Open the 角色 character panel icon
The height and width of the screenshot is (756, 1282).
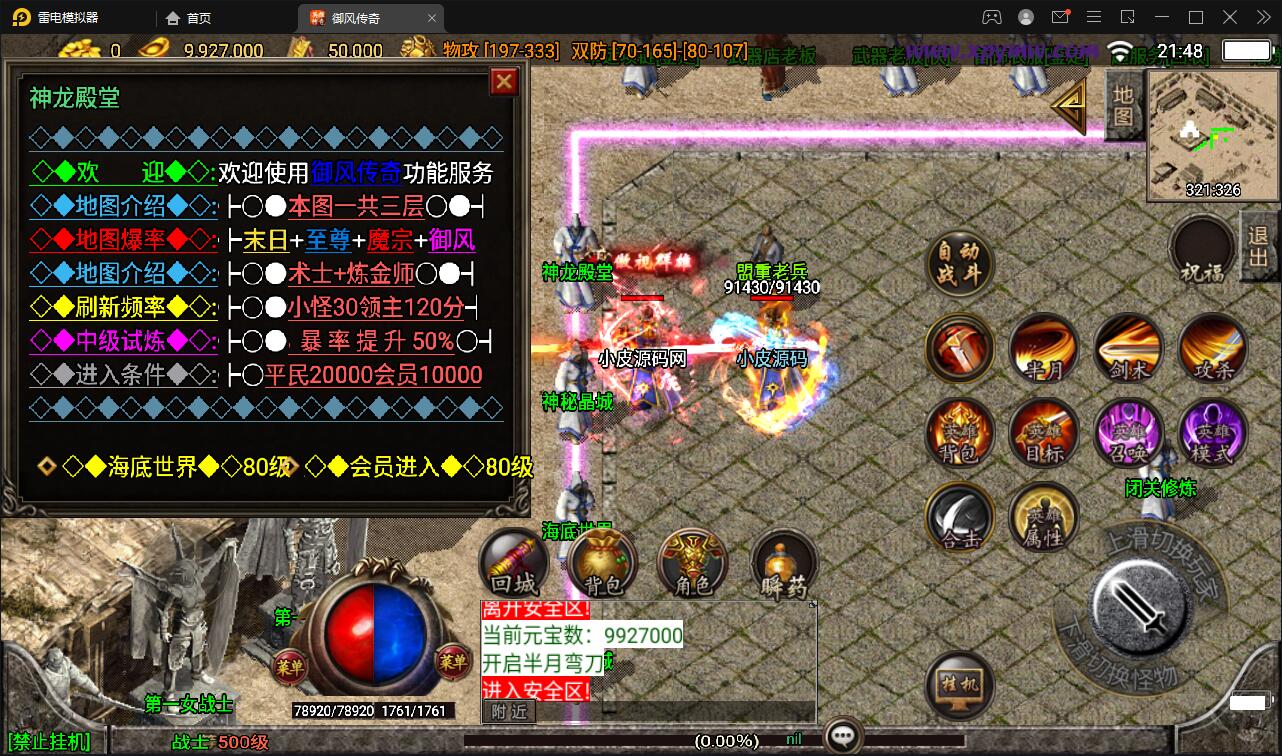(692, 562)
